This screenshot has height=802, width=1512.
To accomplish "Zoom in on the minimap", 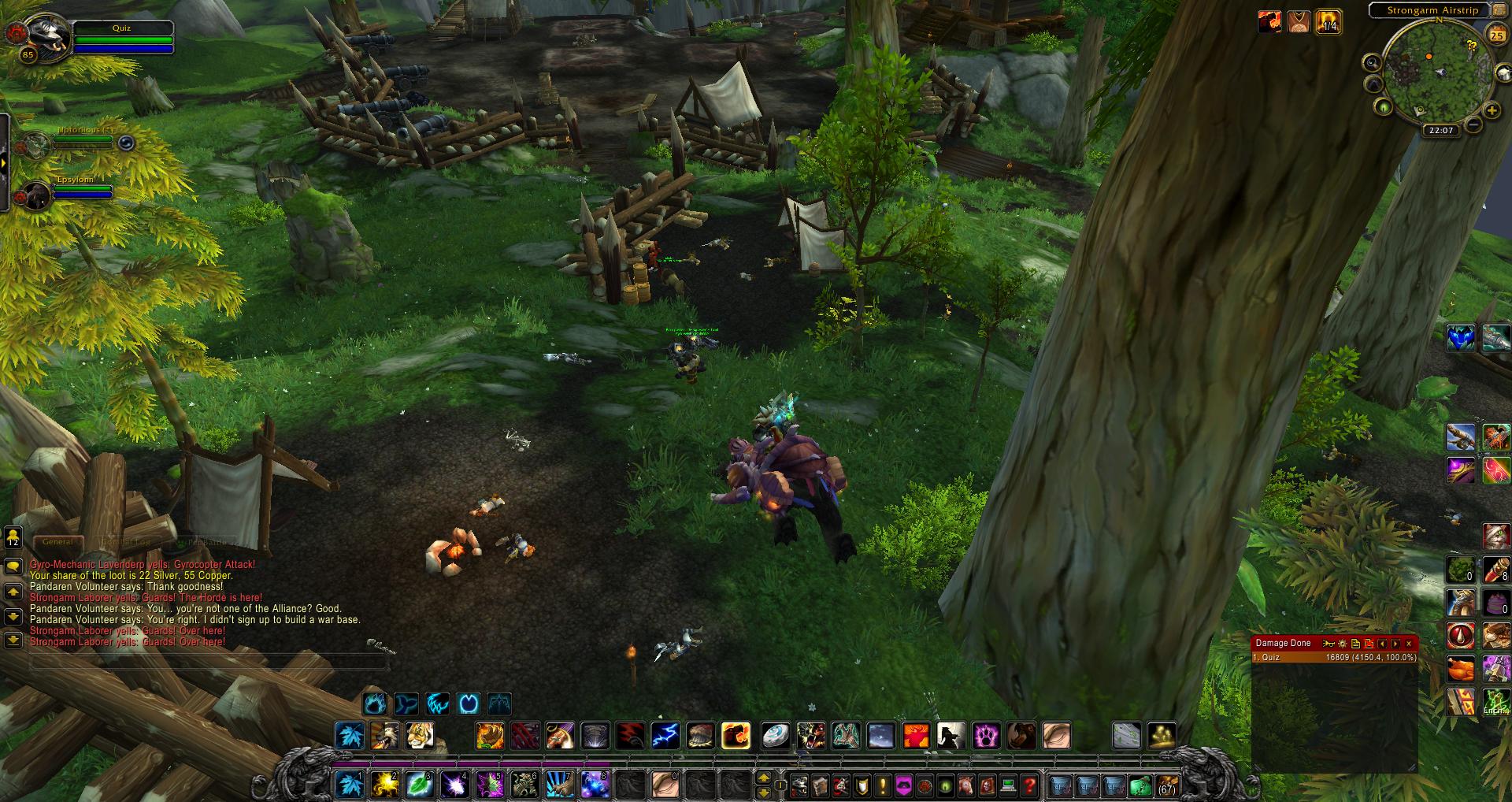I will click(1492, 111).
